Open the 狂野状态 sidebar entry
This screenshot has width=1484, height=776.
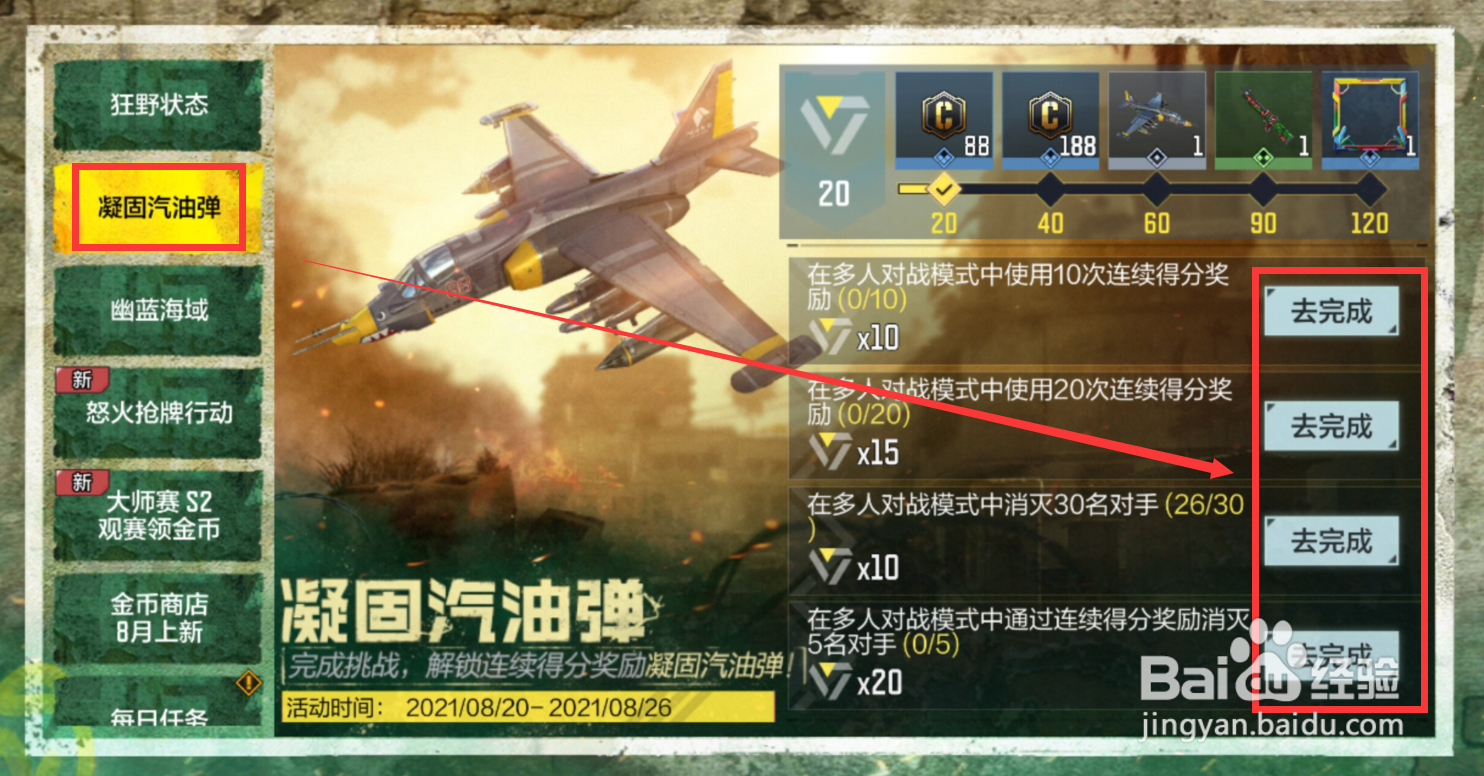coord(160,103)
